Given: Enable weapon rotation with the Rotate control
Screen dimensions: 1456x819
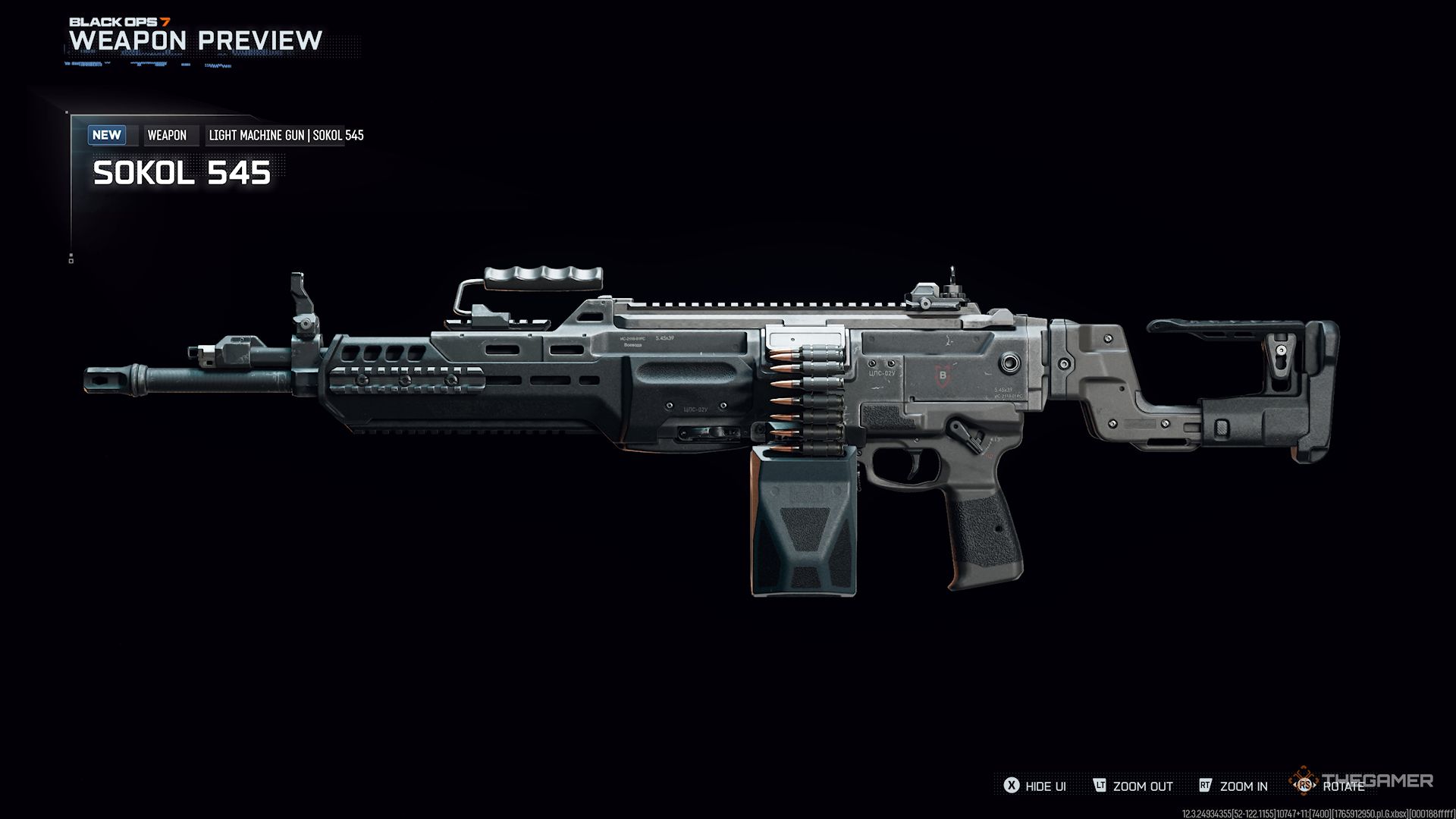Looking at the screenshot, I should [1345, 786].
